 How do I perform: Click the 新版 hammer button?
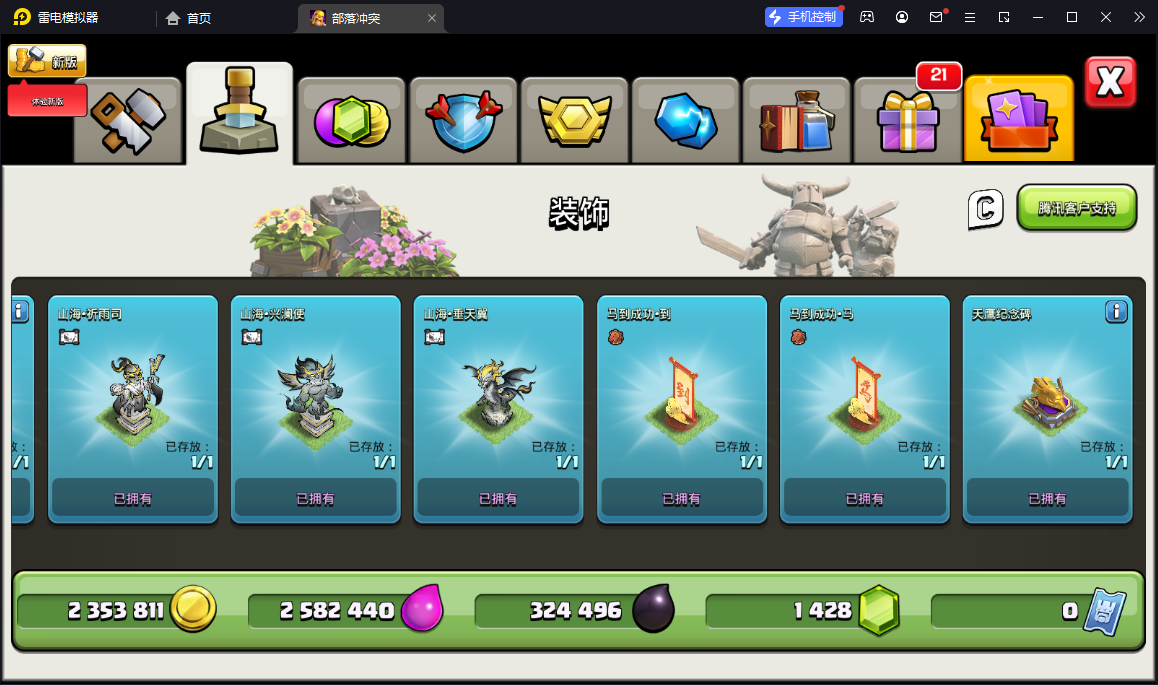point(47,61)
